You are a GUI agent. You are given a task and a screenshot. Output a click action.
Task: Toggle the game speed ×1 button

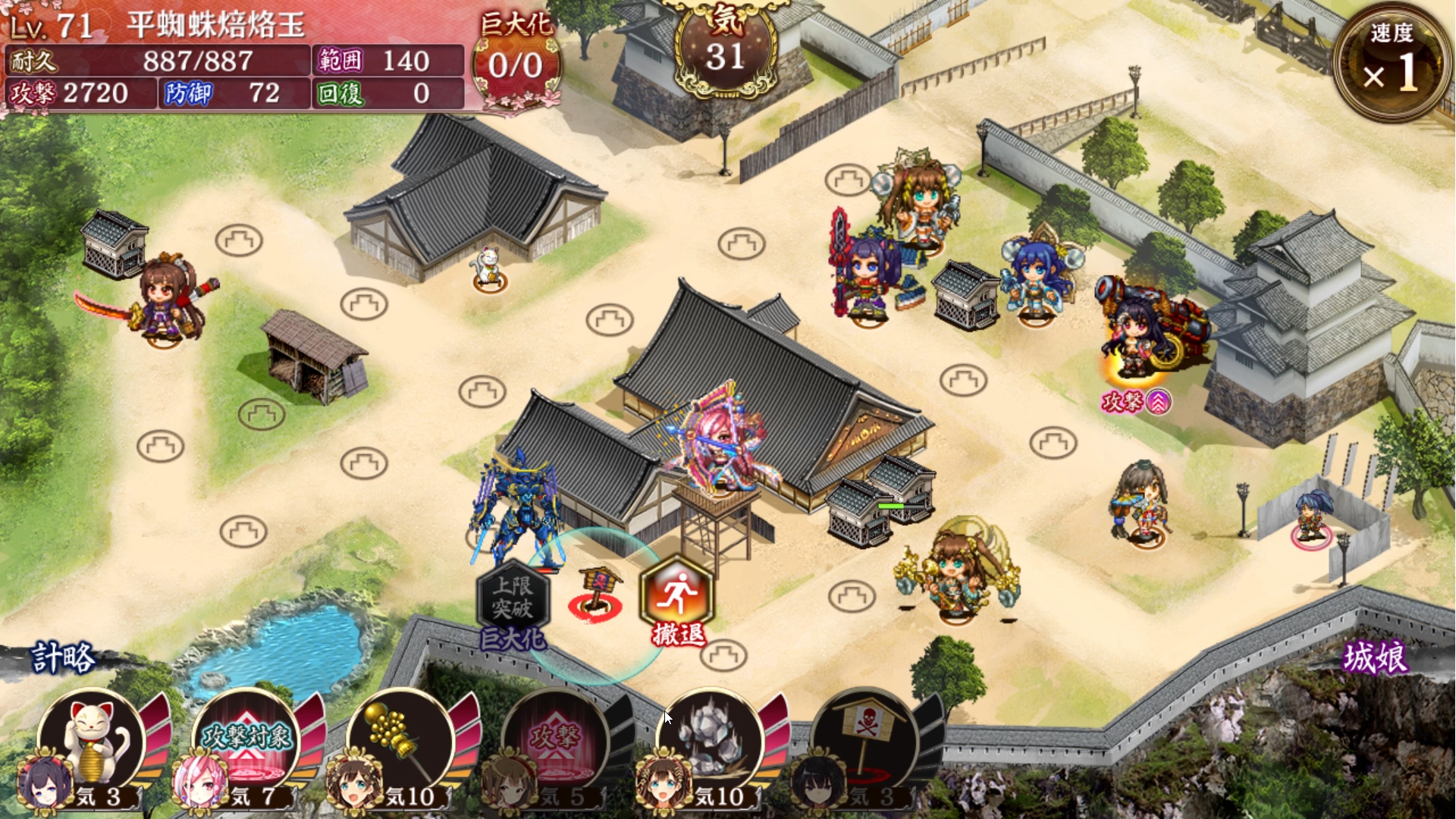1391,61
